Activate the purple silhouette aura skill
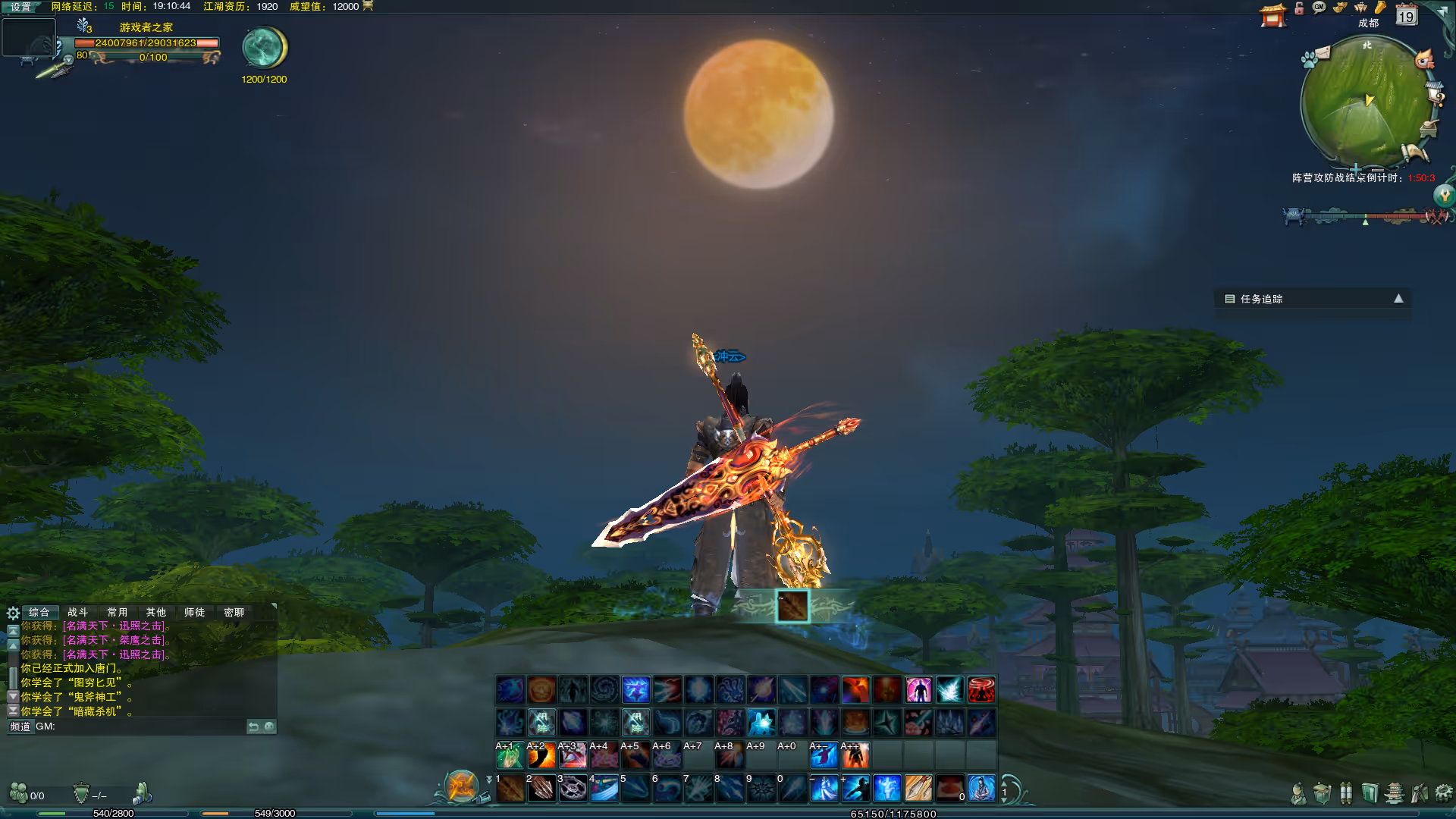Image resolution: width=1456 pixels, height=819 pixels. 918,690
